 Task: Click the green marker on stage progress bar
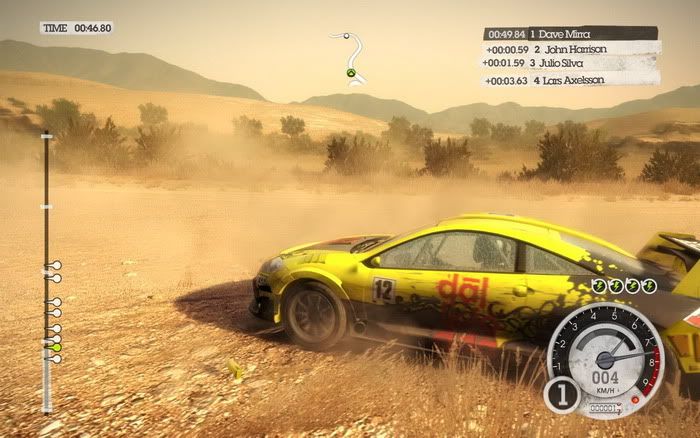(x=56, y=347)
